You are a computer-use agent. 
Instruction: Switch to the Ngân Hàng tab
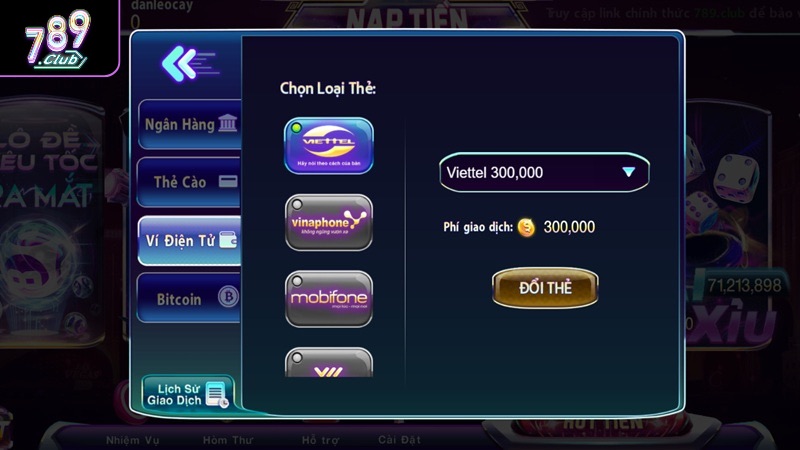(x=190, y=125)
